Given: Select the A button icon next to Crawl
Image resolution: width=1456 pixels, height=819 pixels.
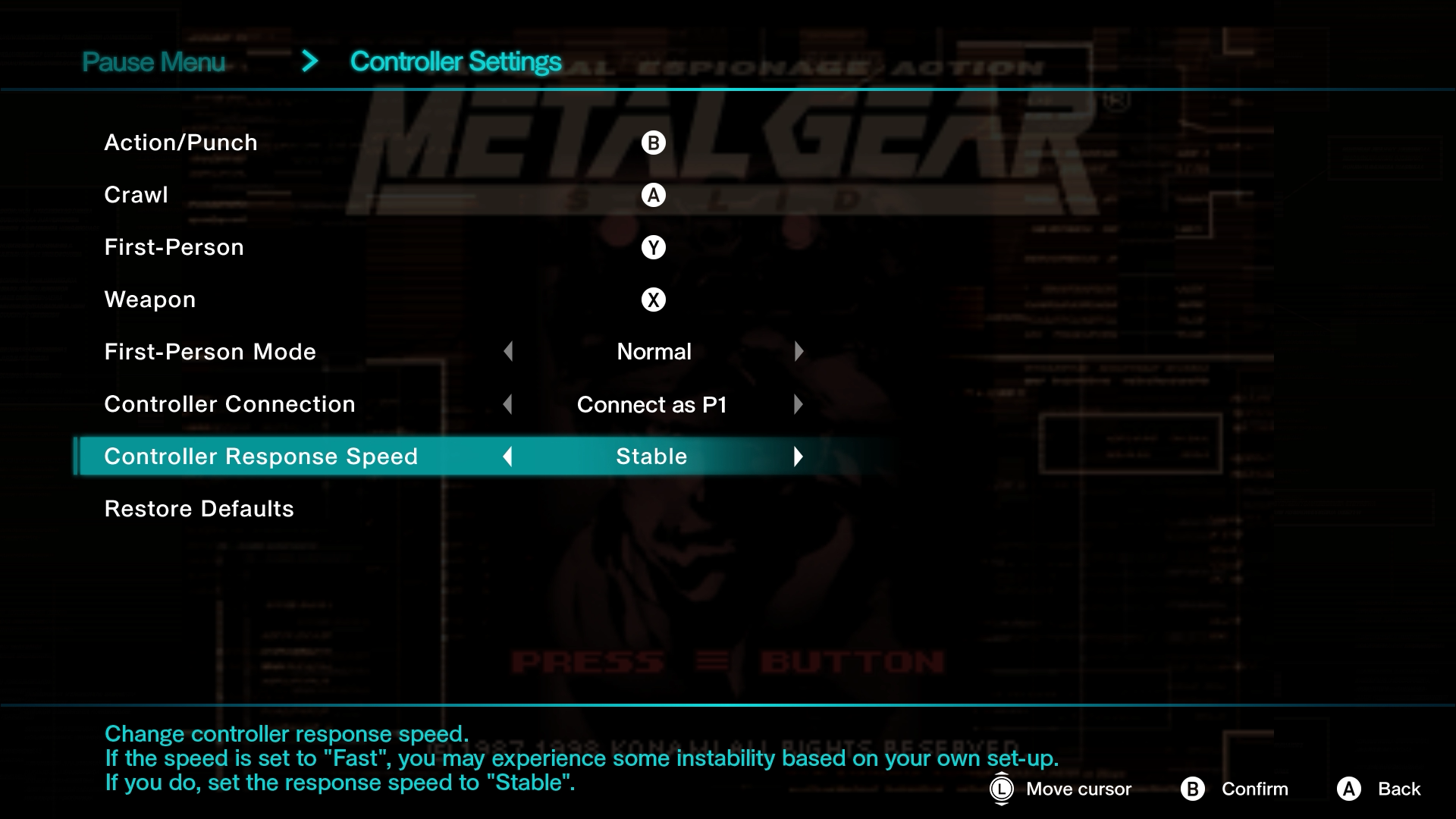Looking at the screenshot, I should coord(654,194).
